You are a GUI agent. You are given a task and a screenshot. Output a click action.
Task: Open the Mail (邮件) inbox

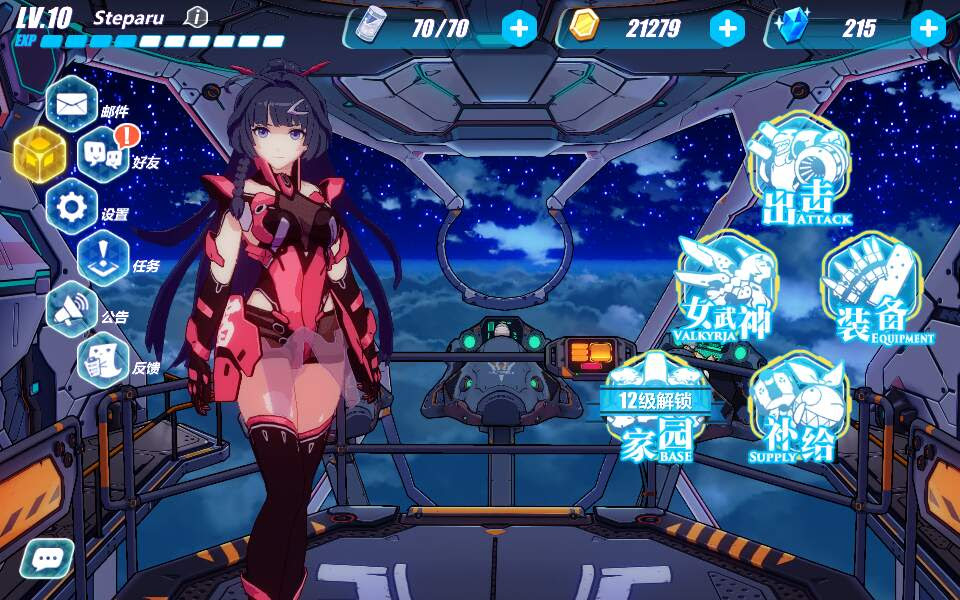(71, 103)
